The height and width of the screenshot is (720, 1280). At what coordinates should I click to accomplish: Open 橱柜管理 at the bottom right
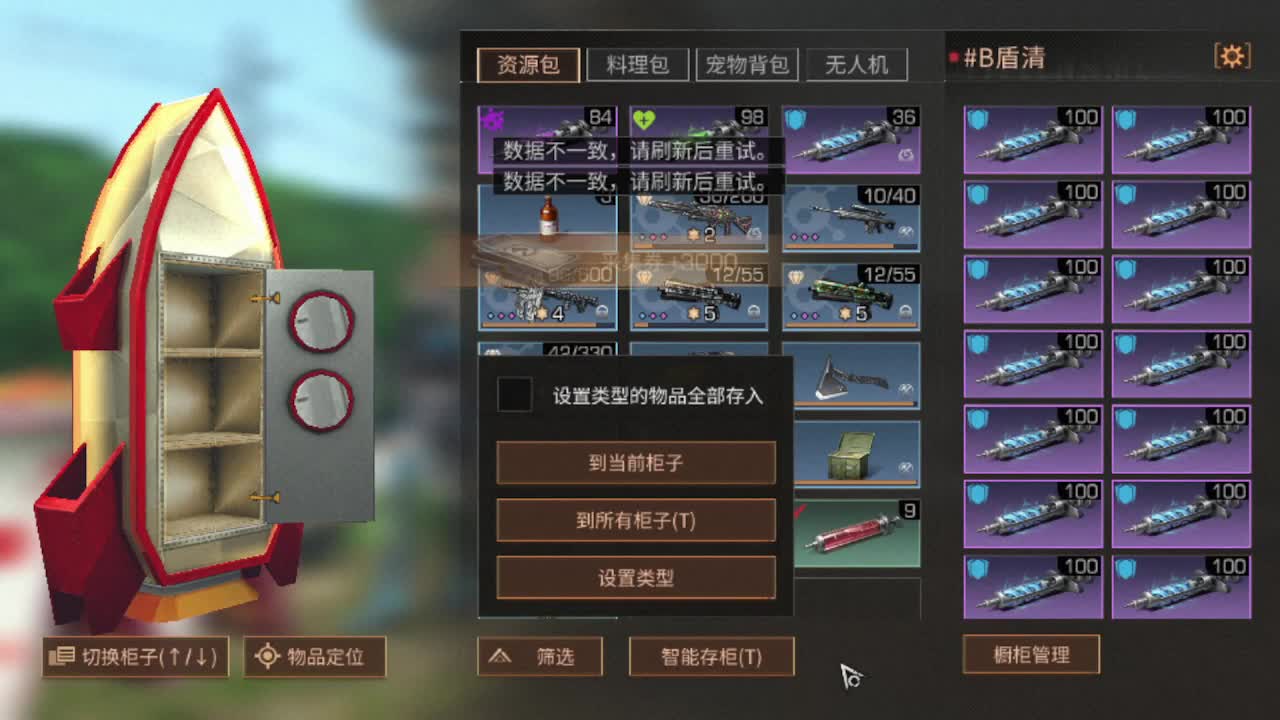click(1030, 655)
